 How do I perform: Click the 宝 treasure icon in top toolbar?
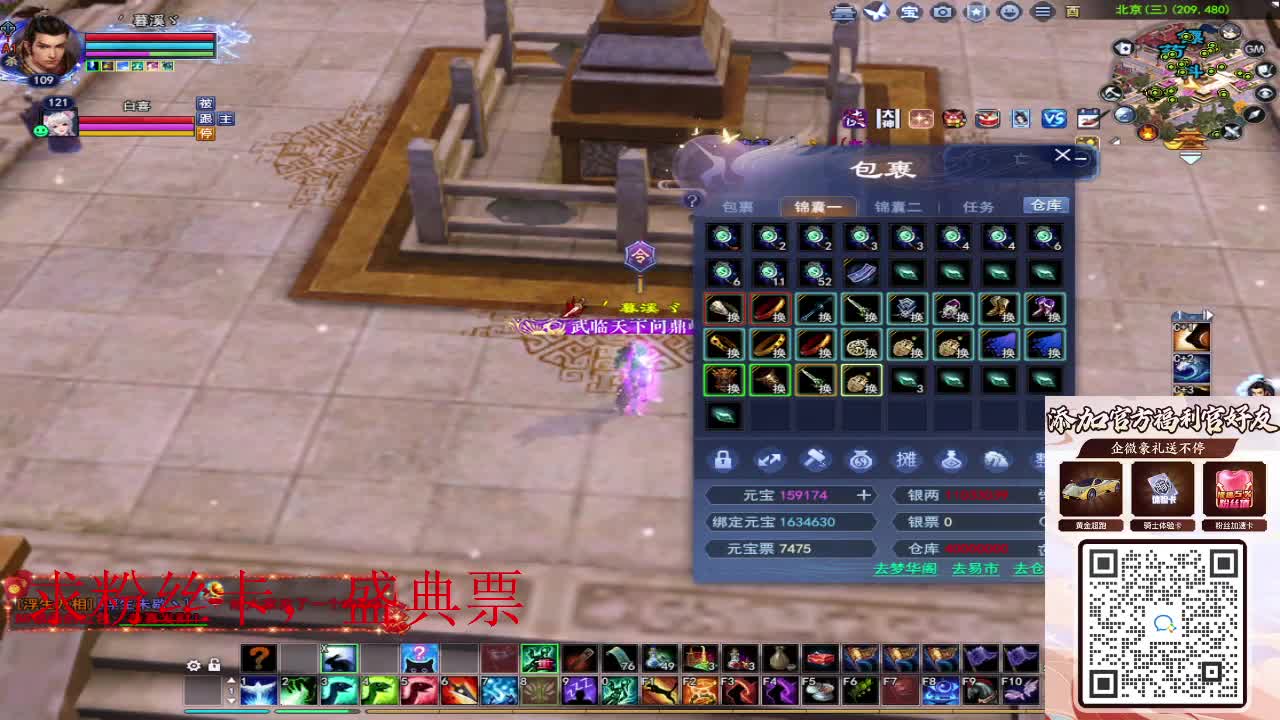point(908,11)
